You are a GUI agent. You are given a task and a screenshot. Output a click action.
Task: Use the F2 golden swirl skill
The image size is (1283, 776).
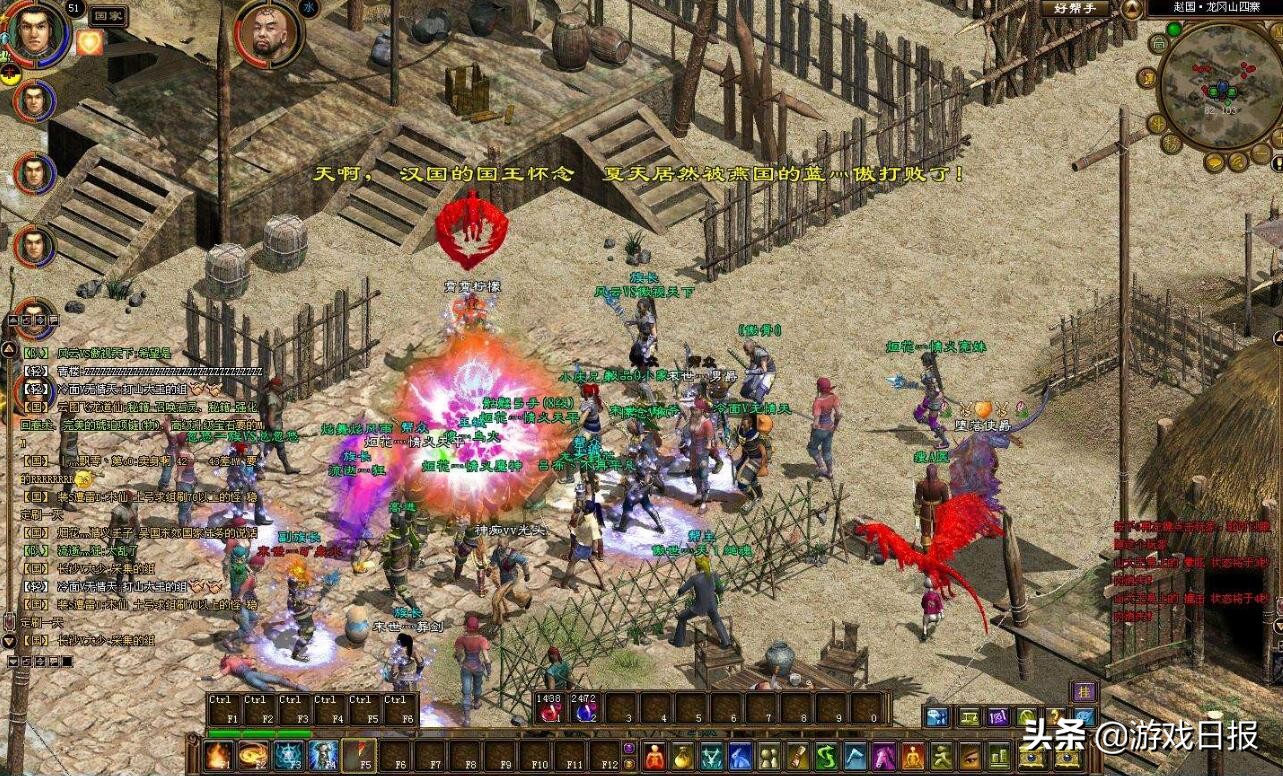click(x=254, y=756)
